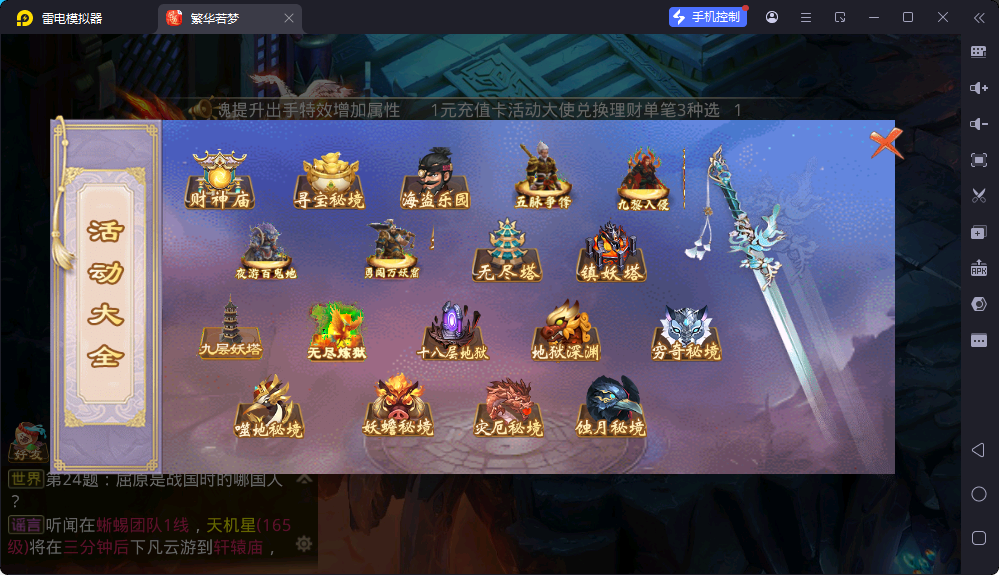Choose the 九黎入侵 invasion event
The image size is (999, 575).
click(x=643, y=180)
